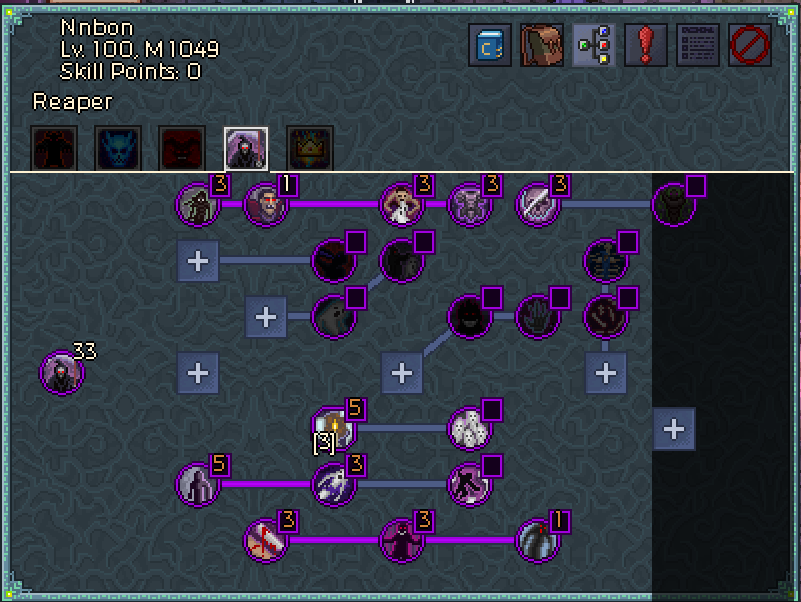
Task: Switch to the gold crown class tab
Action: pos(309,148)
